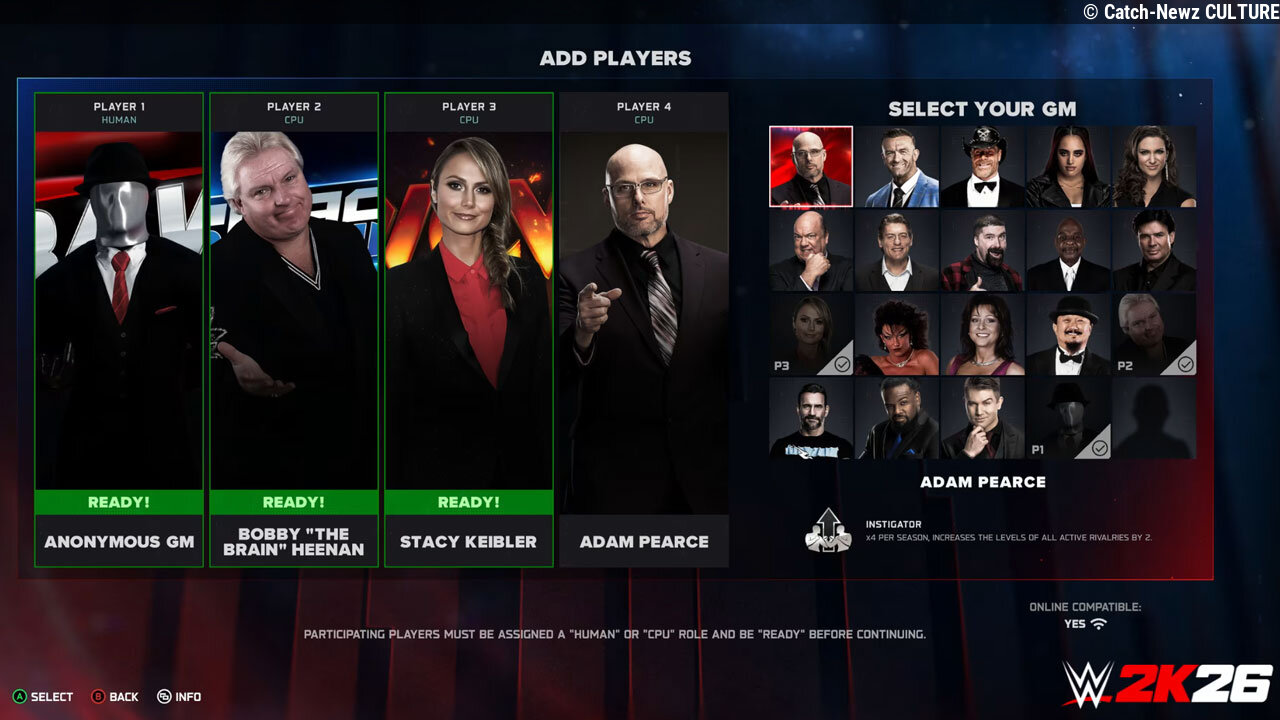Screen dimensions: 1280x720
Task: Choose the Bobby "The Brain" Heenan player card
Action: (294, 330)
